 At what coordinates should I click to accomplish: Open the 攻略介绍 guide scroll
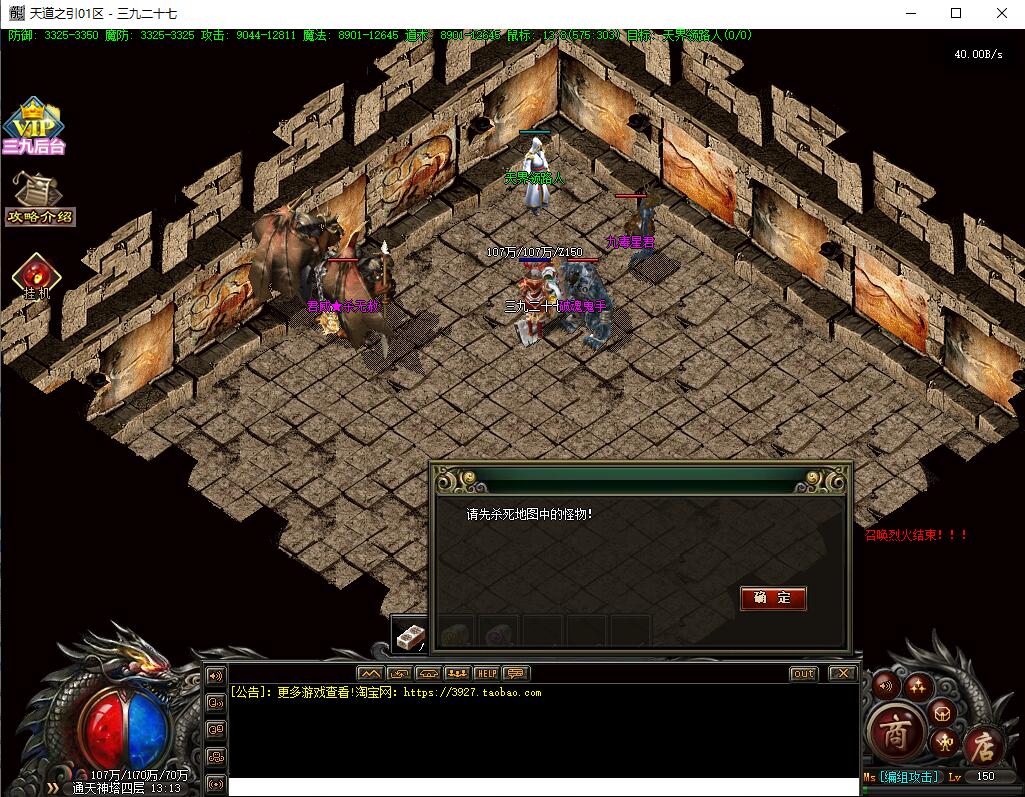coord(39,198)
